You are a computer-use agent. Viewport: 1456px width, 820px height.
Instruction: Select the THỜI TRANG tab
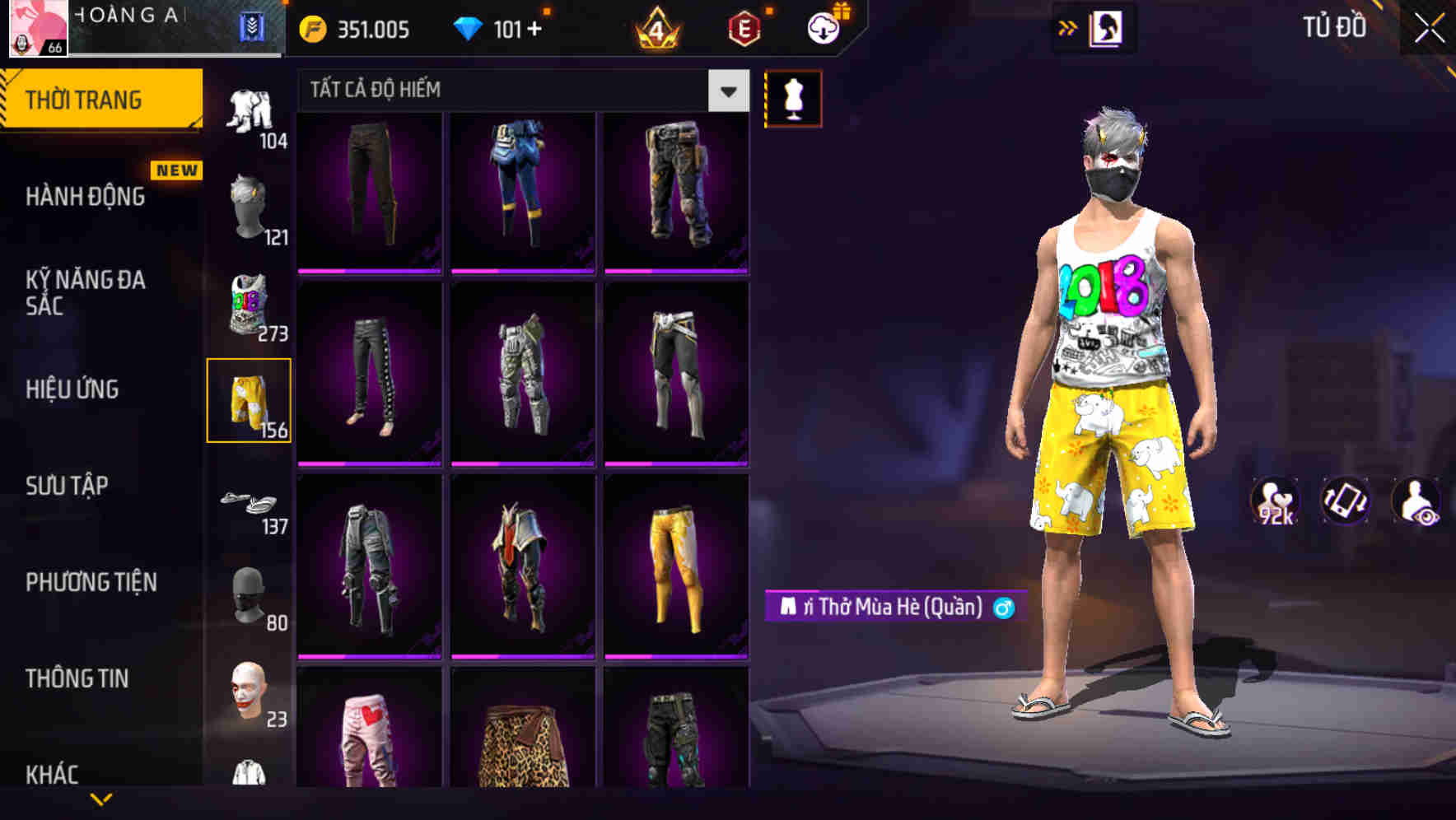pyautogui.click(x=85, y=98)
